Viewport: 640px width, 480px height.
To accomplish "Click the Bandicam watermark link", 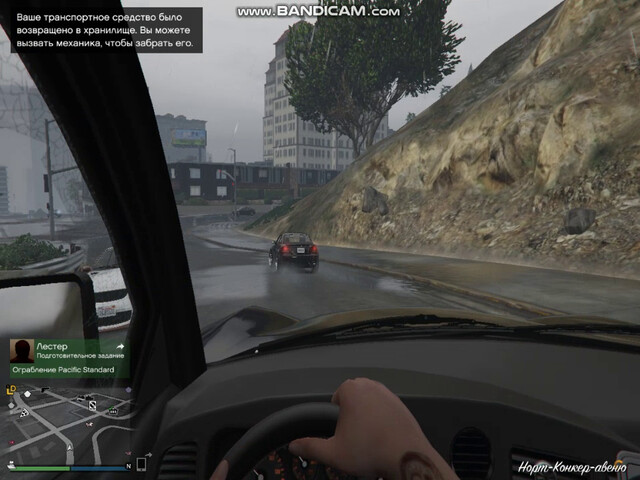I will coord(318,11).
